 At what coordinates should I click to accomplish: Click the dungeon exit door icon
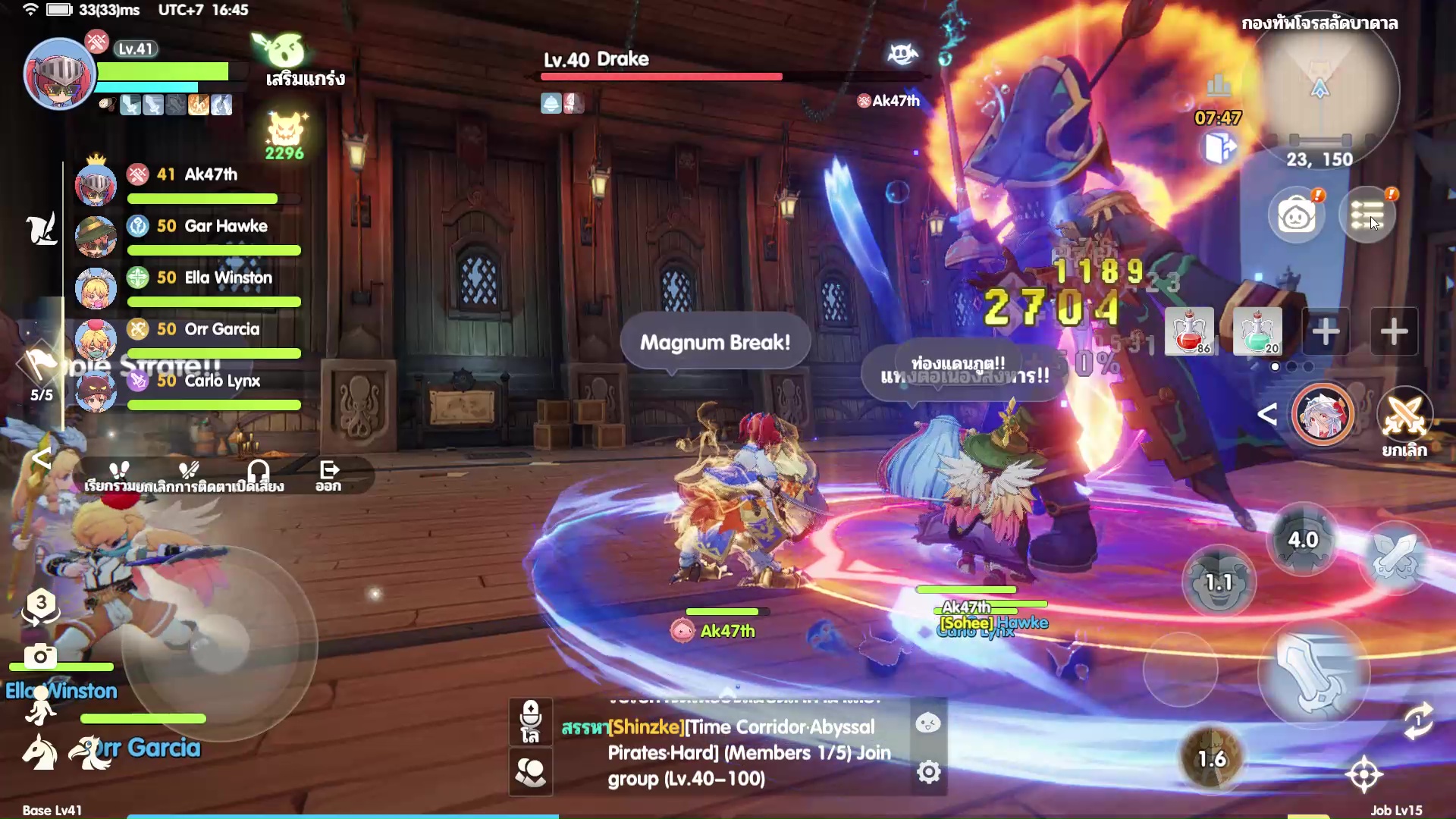coord(1219,147)
